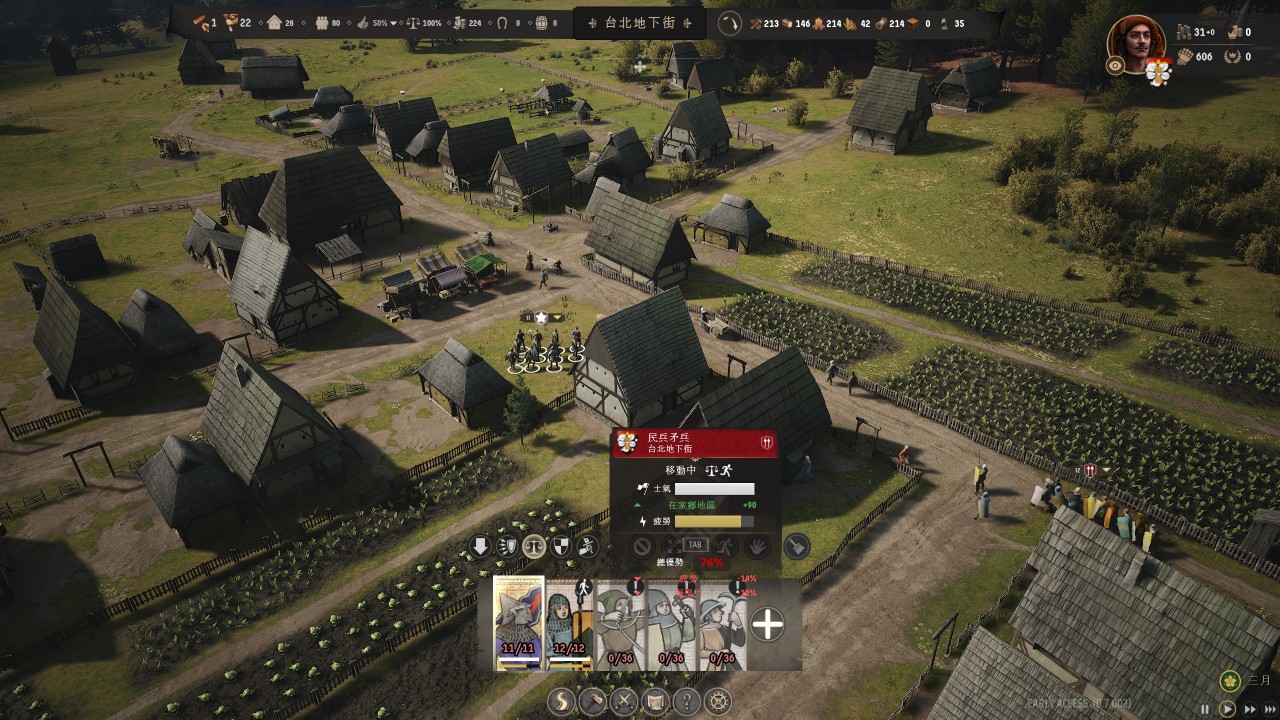Toggle the eye icon beside the portrait
Screen dimensions: 1280x720
[1116, 65]
